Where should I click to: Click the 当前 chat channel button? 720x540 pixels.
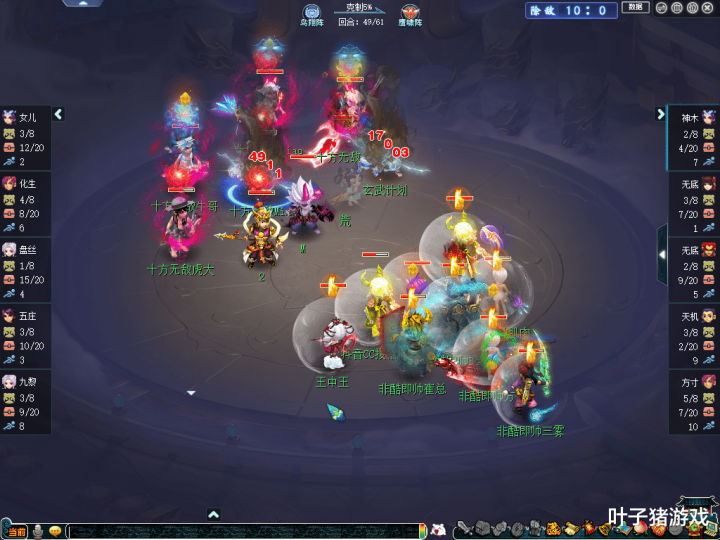click(16, 532)
